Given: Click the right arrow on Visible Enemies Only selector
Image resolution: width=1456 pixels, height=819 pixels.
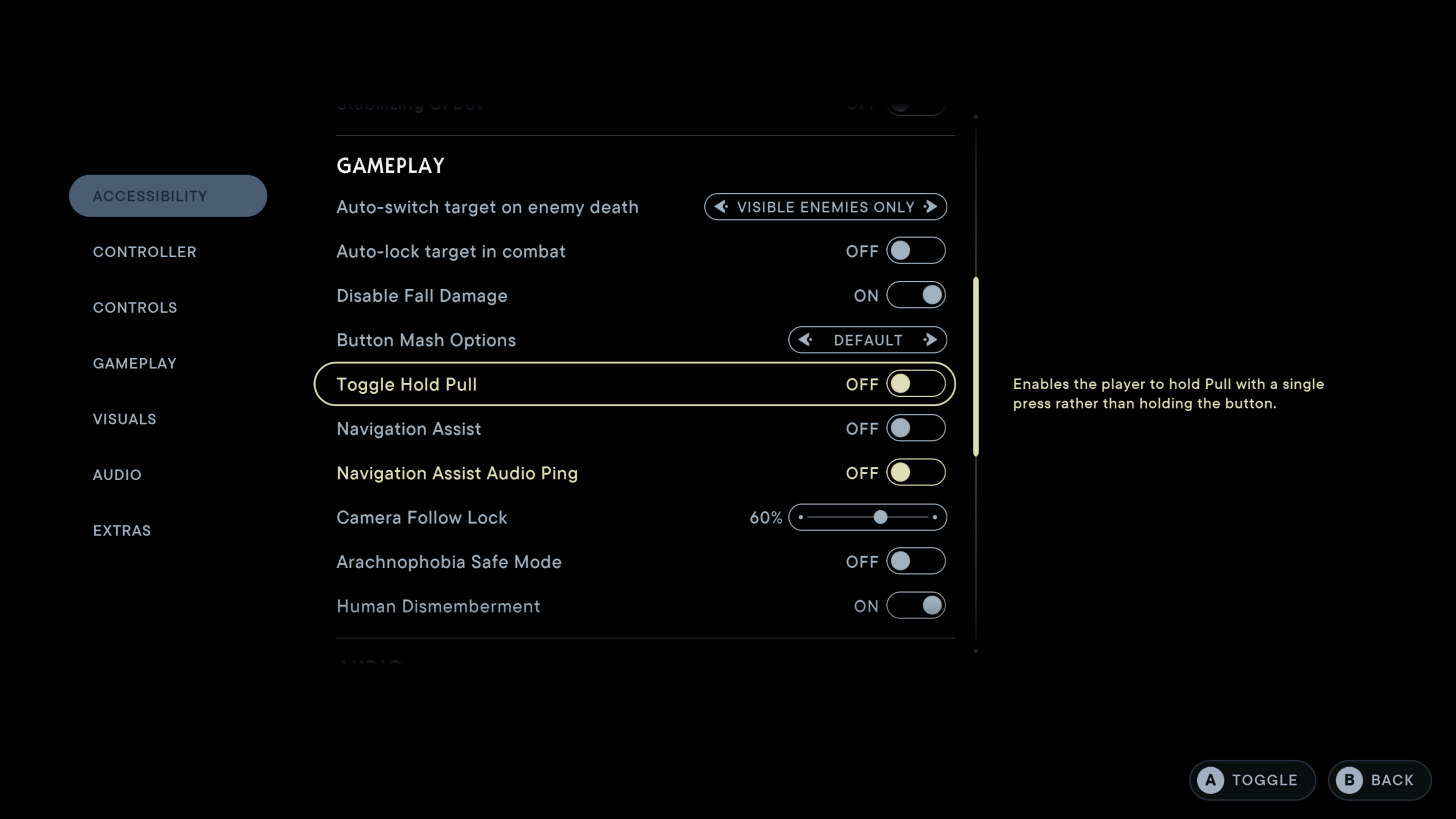Looking at the screenshot, I should (x=931, y=207).
